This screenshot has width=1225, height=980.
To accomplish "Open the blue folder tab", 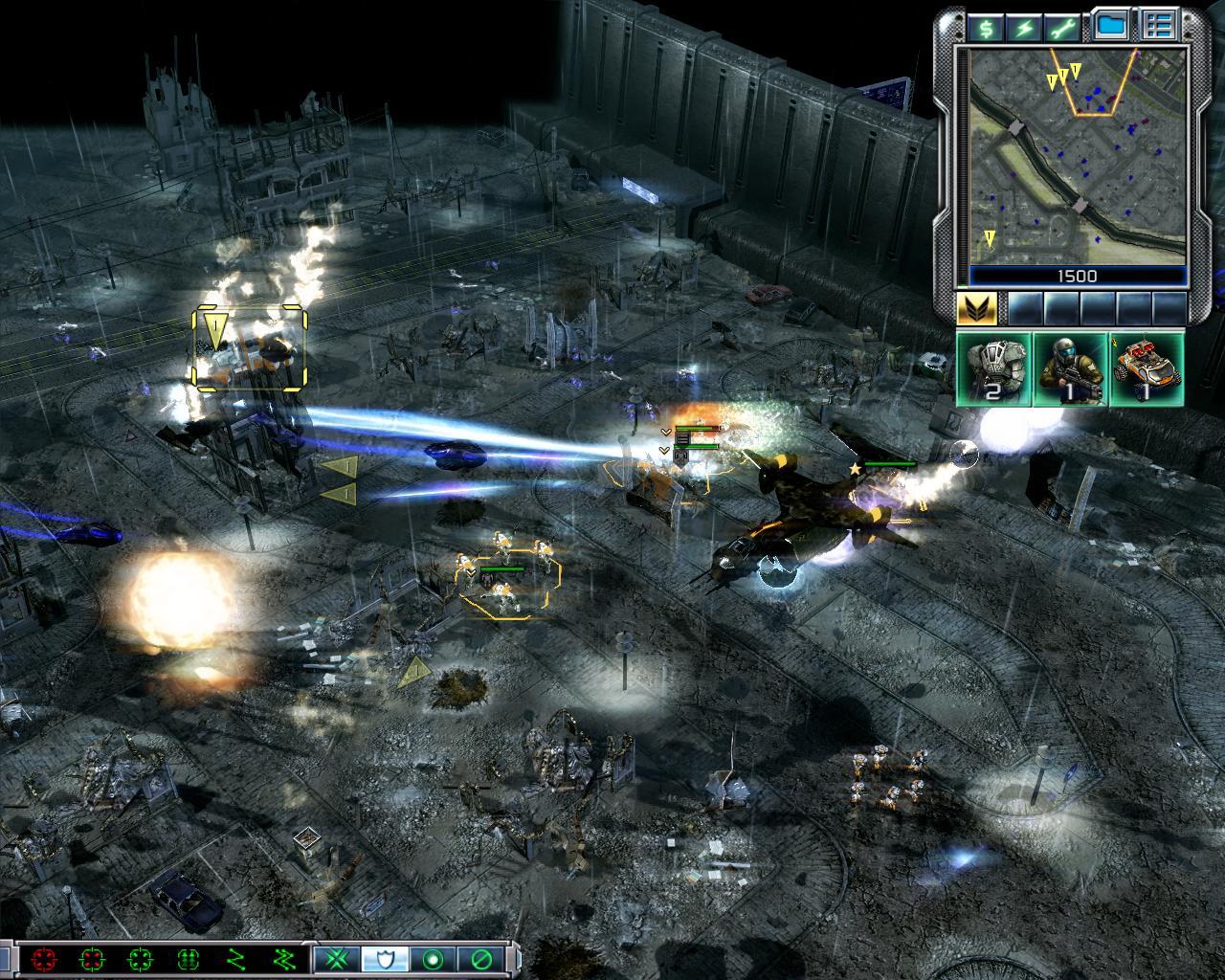I will [1110, 26].
